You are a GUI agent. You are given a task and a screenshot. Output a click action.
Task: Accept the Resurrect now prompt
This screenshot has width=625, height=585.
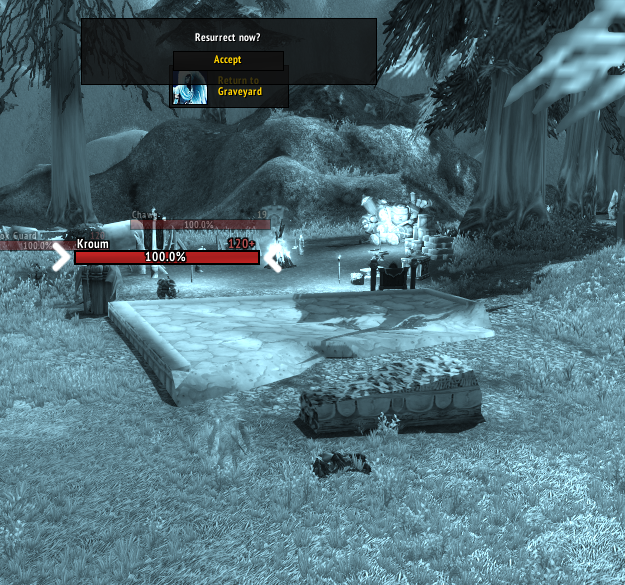pyautogui.click(x=228, y=60)
